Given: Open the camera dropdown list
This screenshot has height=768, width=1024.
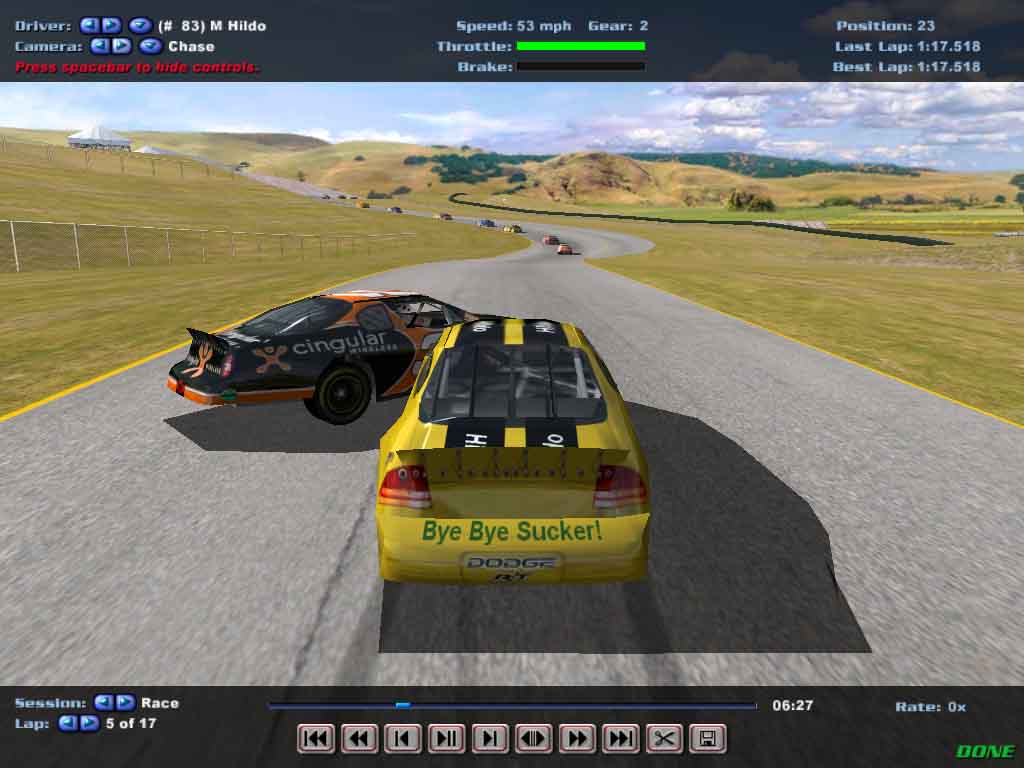Looking at the screenshot, I should pyautogui.click(x=151, y=46).
